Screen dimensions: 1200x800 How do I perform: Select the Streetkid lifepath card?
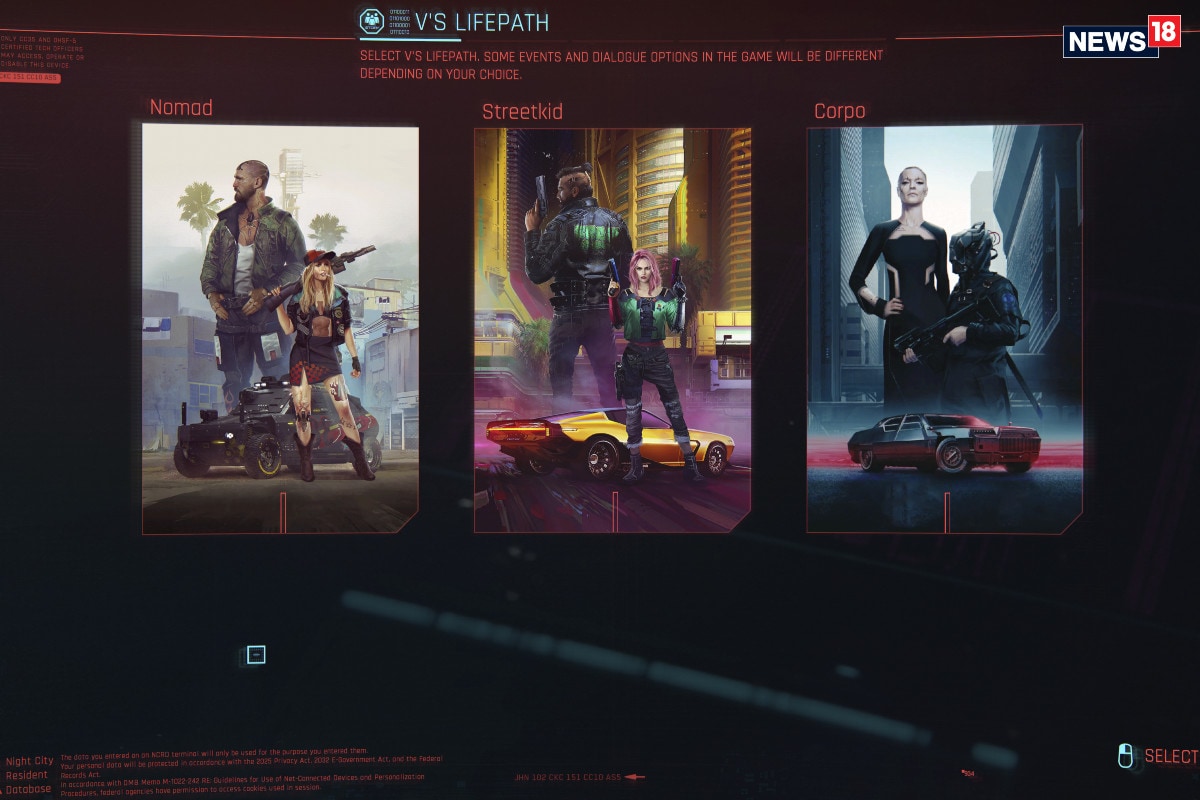click(x=612, y=330)
